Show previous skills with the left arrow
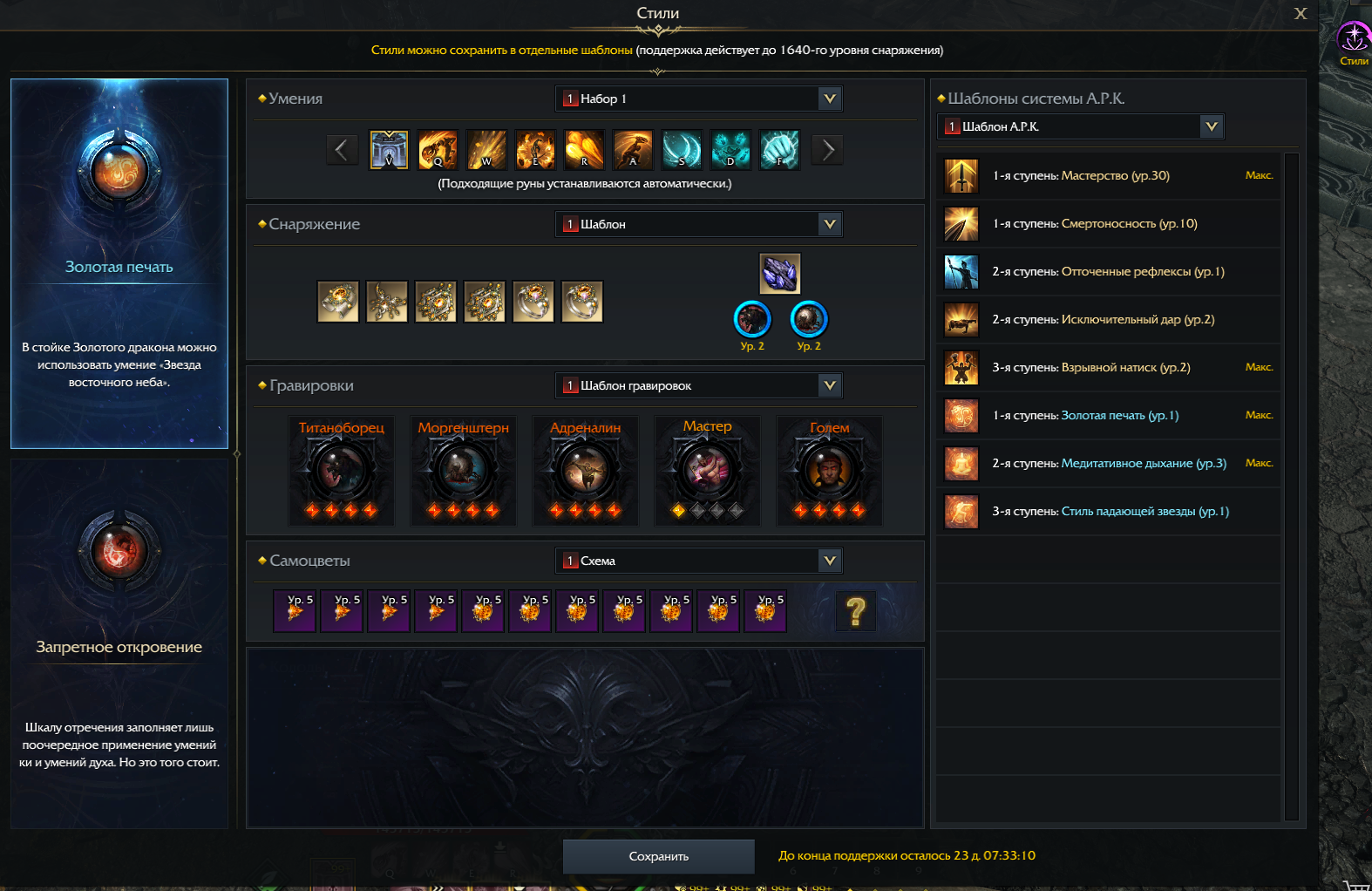 pos(342,150)
